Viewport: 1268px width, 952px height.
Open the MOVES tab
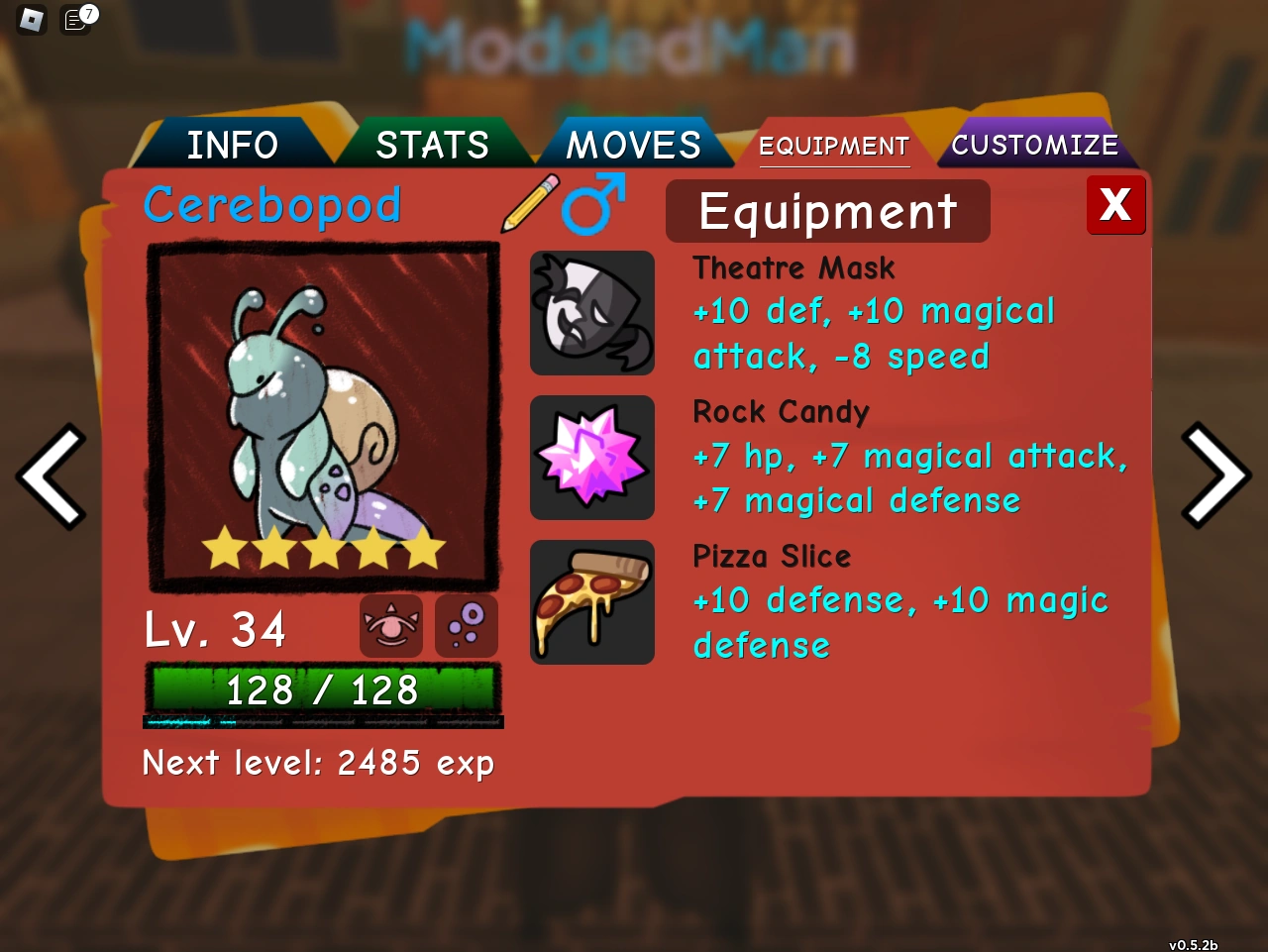[634, 145]
